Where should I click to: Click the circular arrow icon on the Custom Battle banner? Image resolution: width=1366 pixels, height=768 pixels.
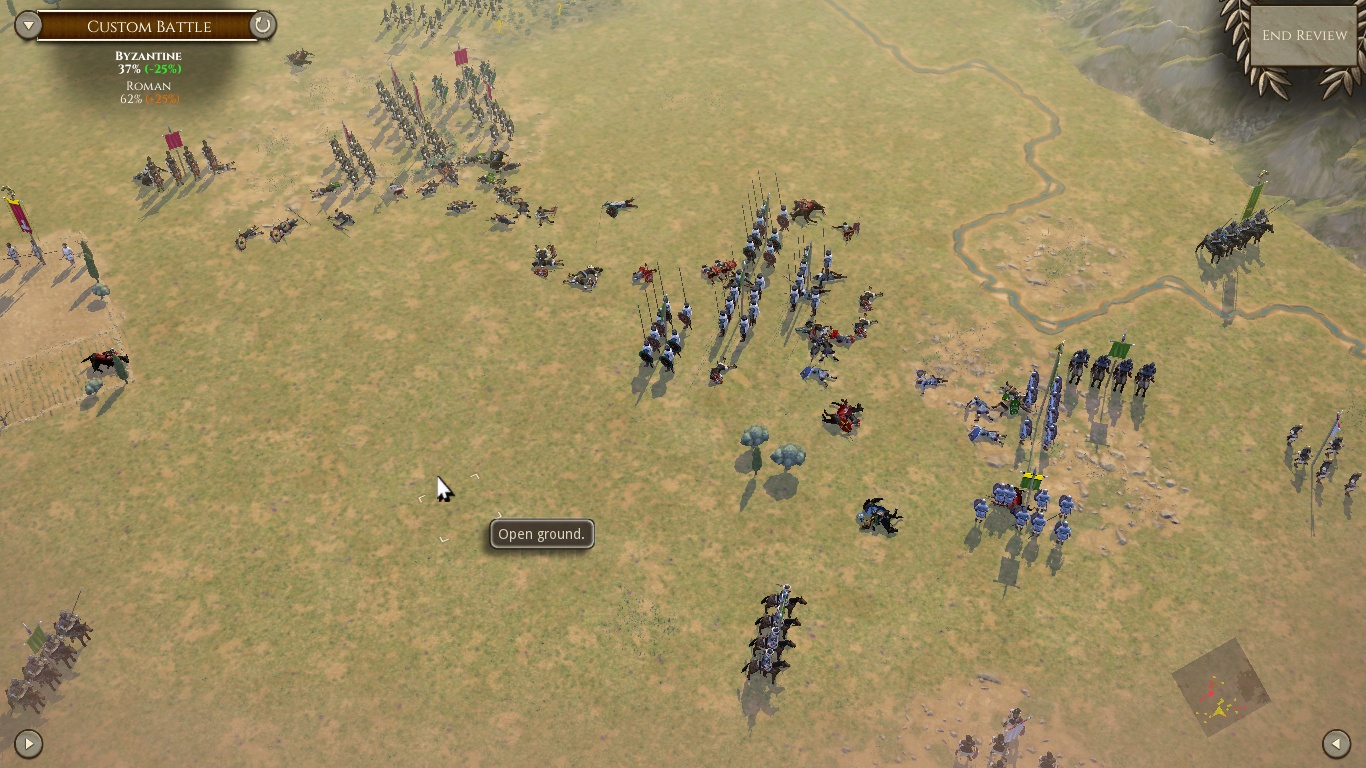pos(262,25)
